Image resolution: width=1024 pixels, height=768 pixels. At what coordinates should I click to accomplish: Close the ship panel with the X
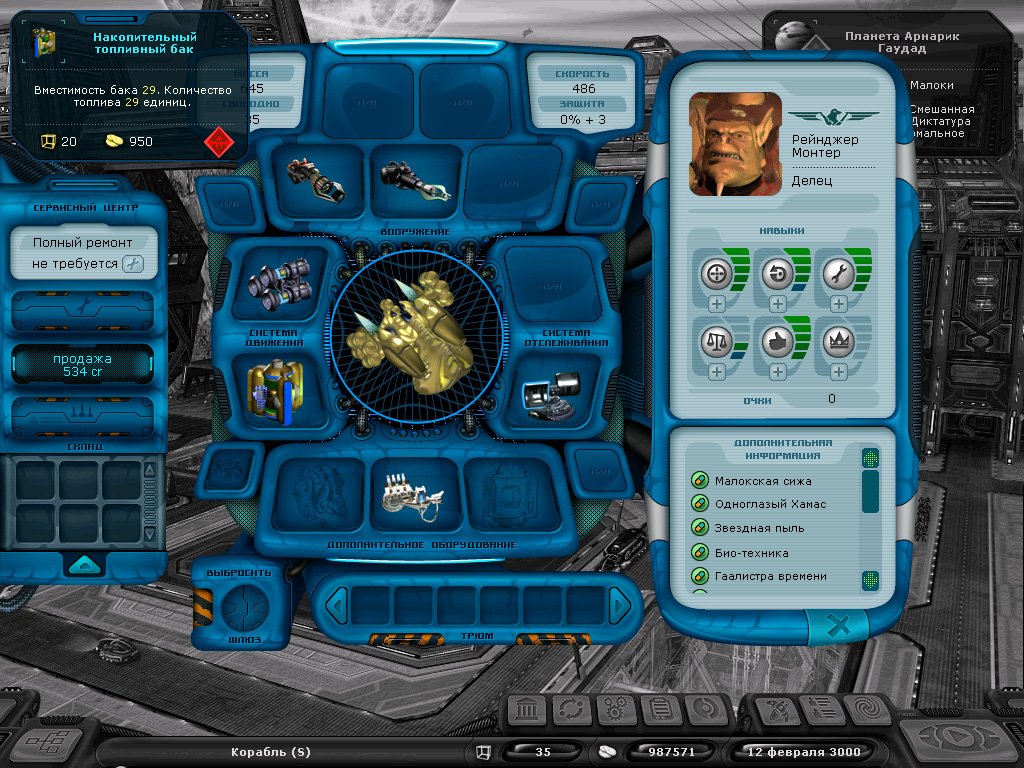840,627
